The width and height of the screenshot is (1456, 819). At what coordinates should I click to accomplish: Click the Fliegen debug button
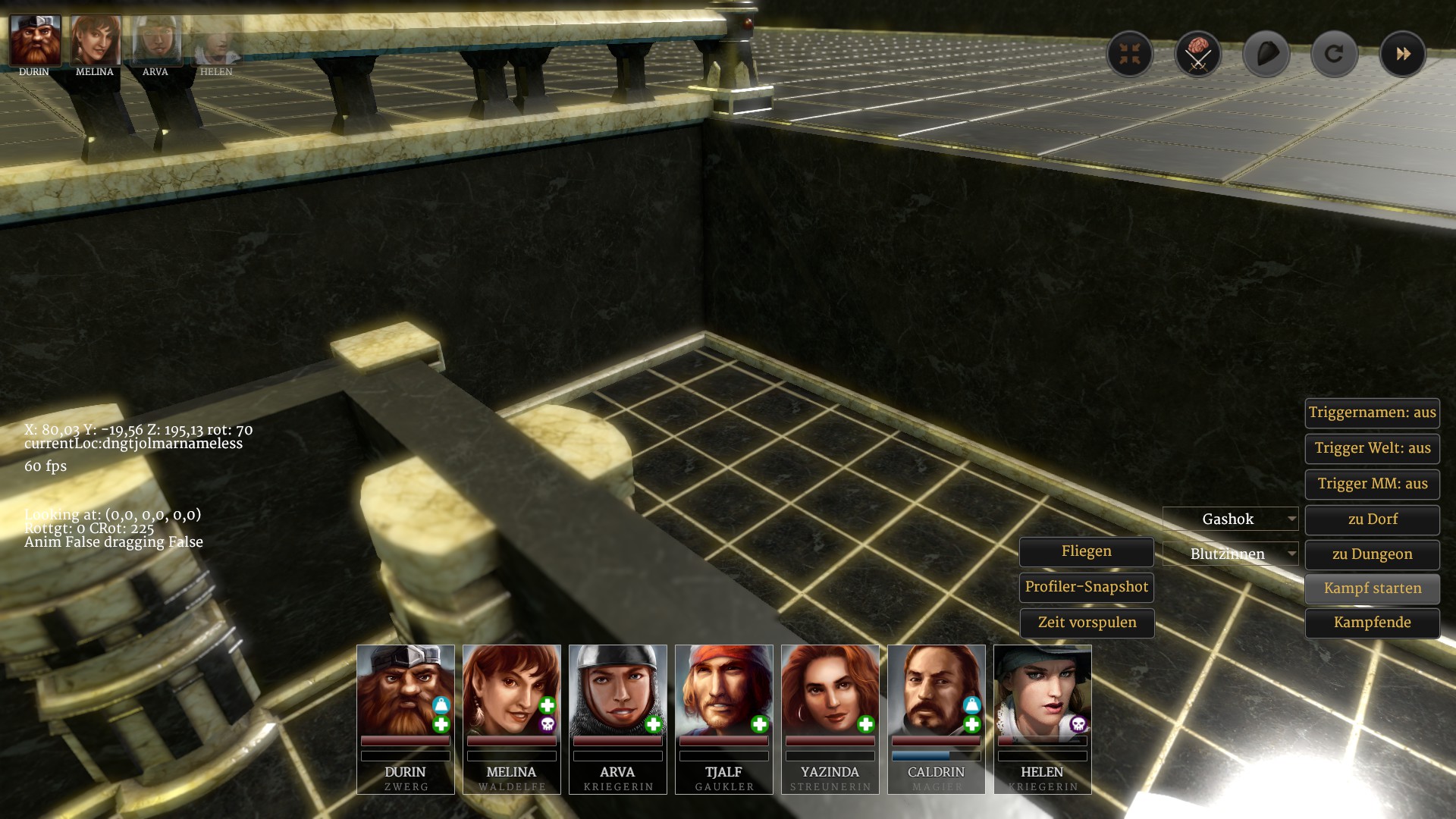click(1086, 552)
